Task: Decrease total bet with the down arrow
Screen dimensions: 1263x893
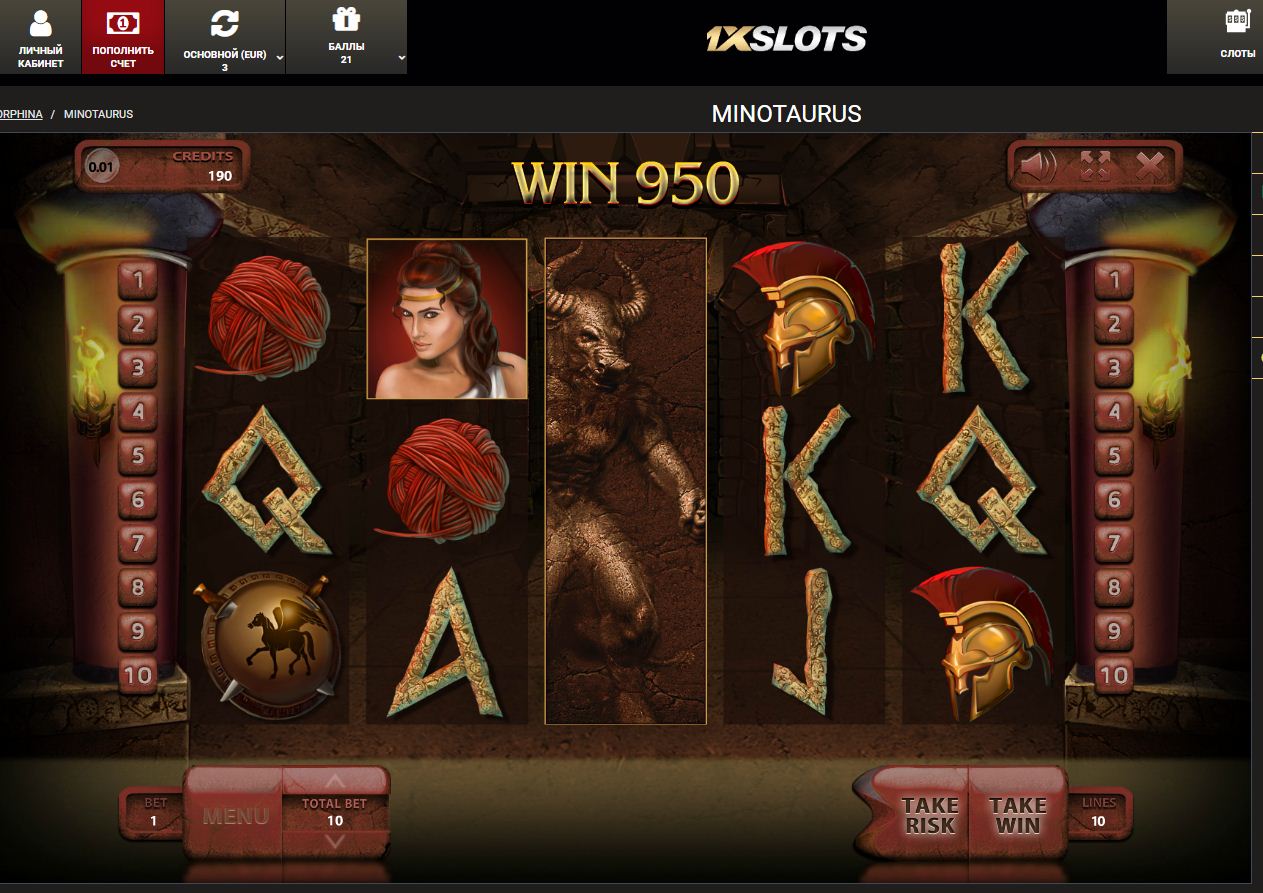Action: click(x=335, y=842)
